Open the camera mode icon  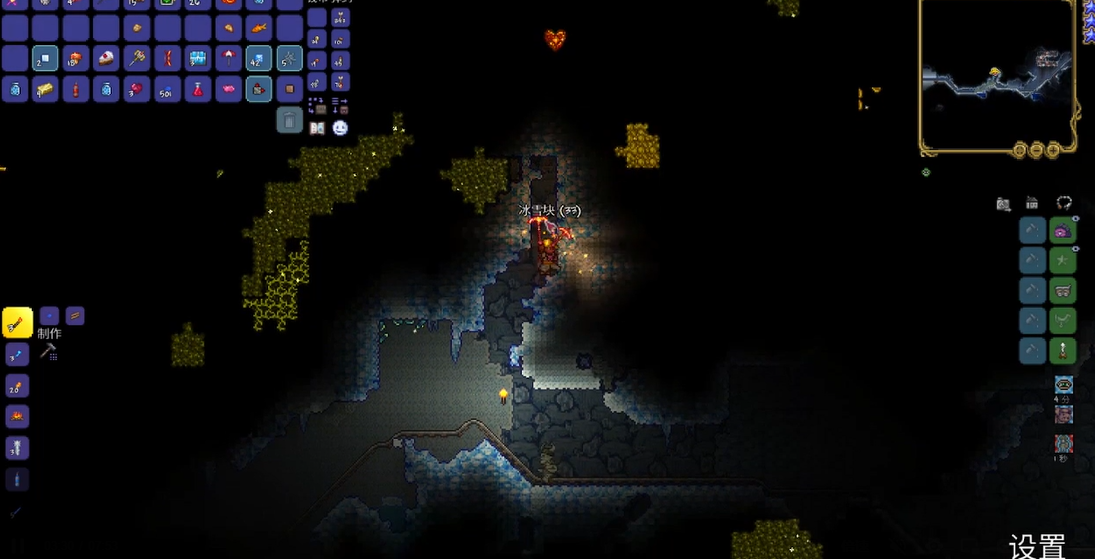[1003, 204]
